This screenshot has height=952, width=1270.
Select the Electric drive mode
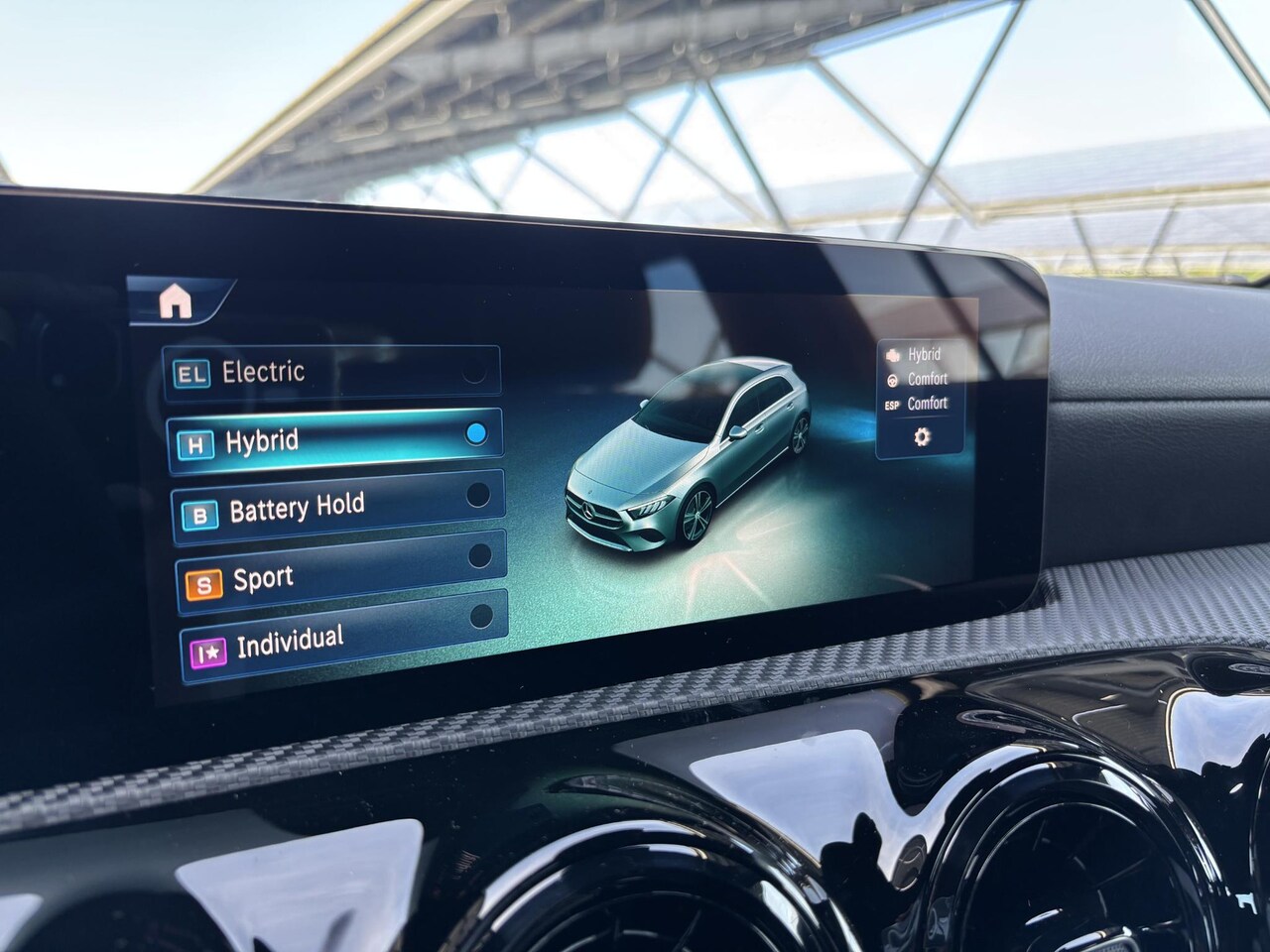tap(332, 372)
